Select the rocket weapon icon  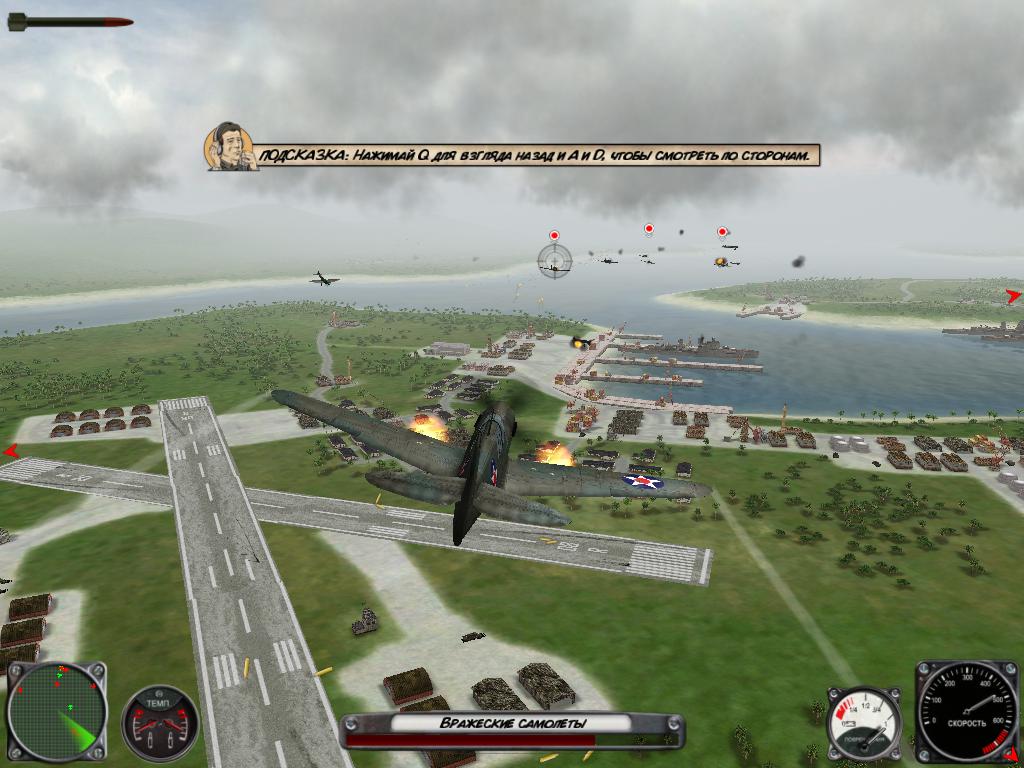pyautogui.click(x=70, y=21)
